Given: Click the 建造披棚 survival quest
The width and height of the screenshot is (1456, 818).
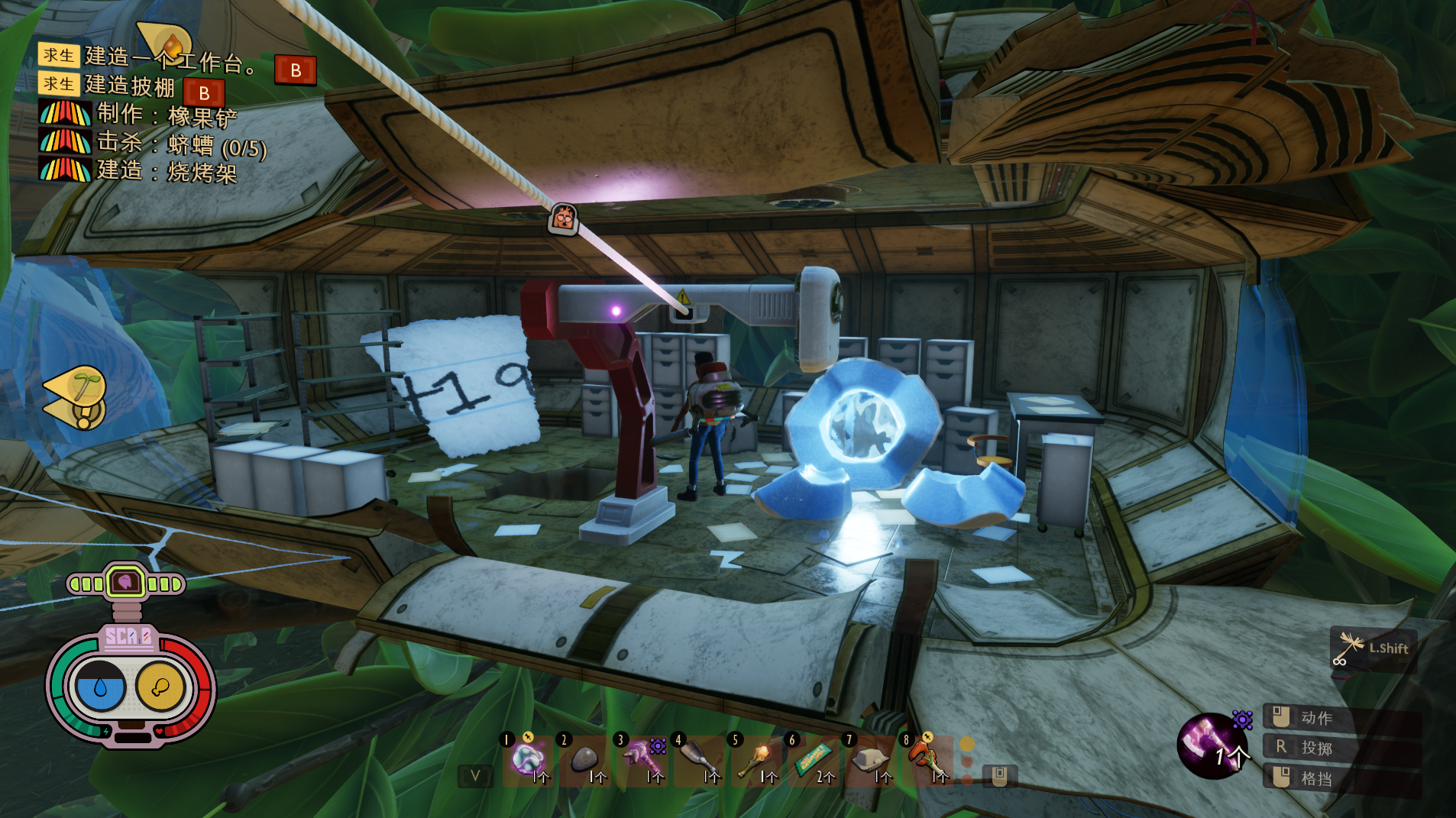Looking at the screenshot, I should point(130,86).
